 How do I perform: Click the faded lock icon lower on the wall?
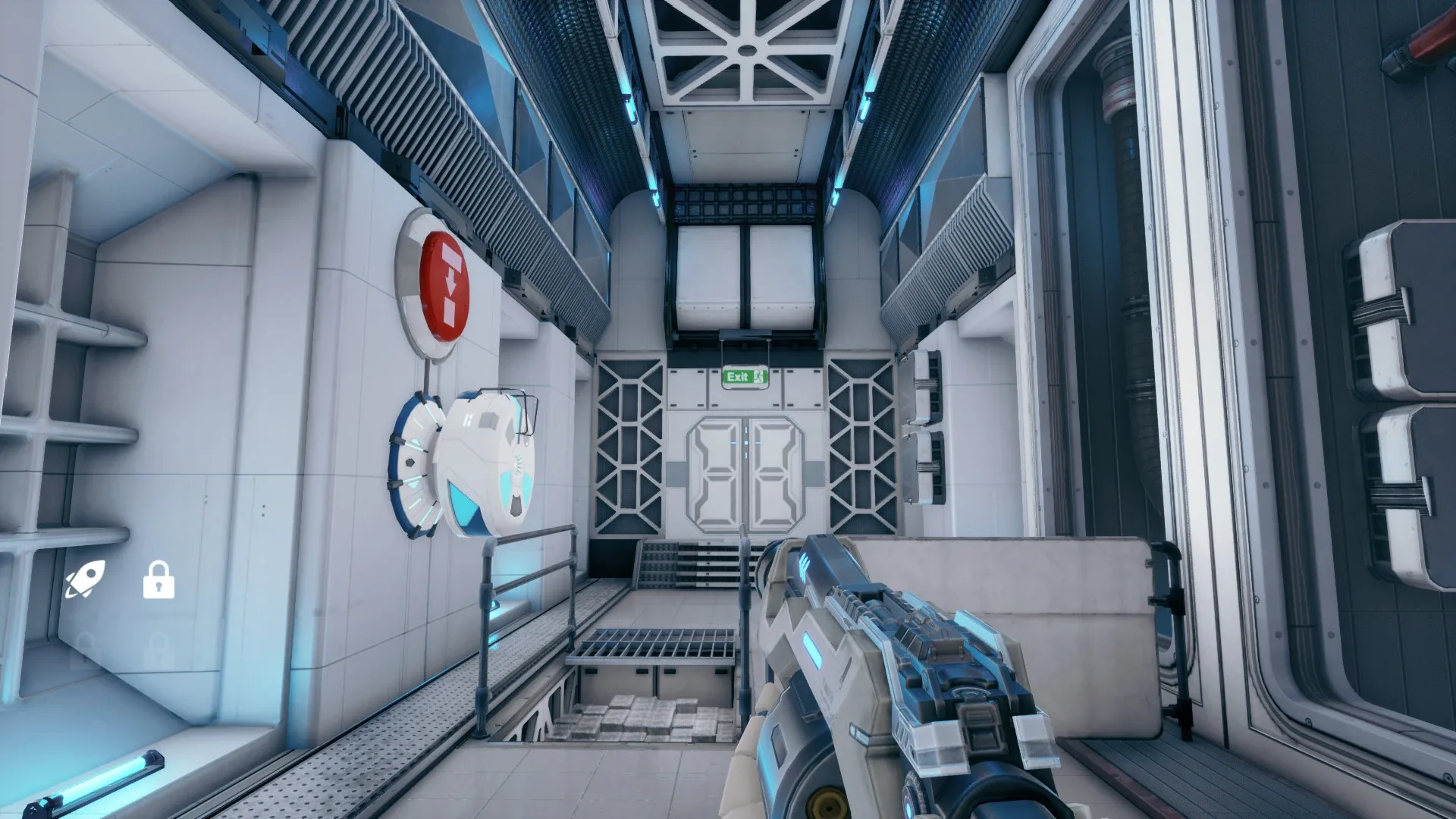pos(159,649)
